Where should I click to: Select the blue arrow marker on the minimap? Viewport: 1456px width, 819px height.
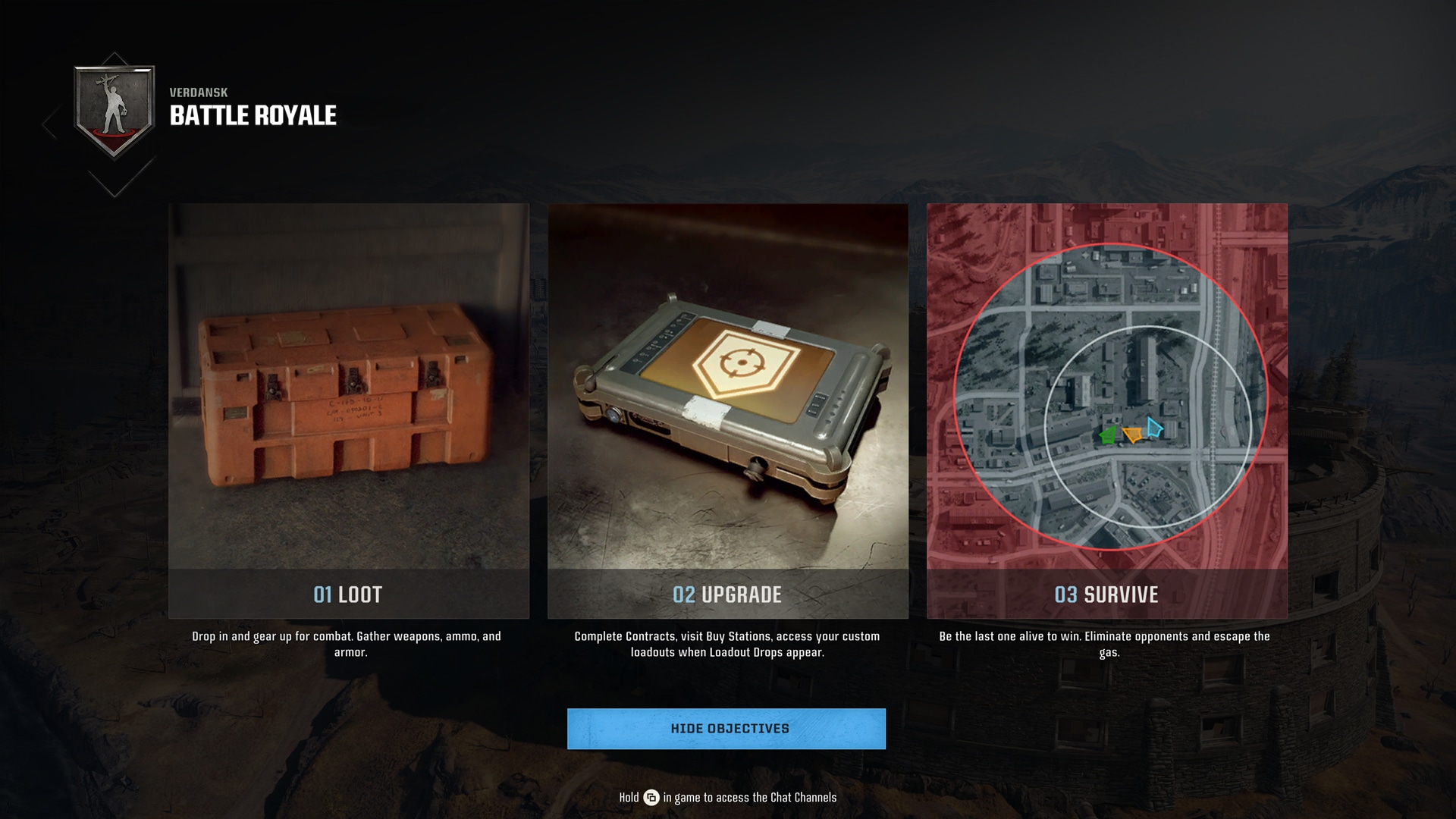[x=1154, y=427]
